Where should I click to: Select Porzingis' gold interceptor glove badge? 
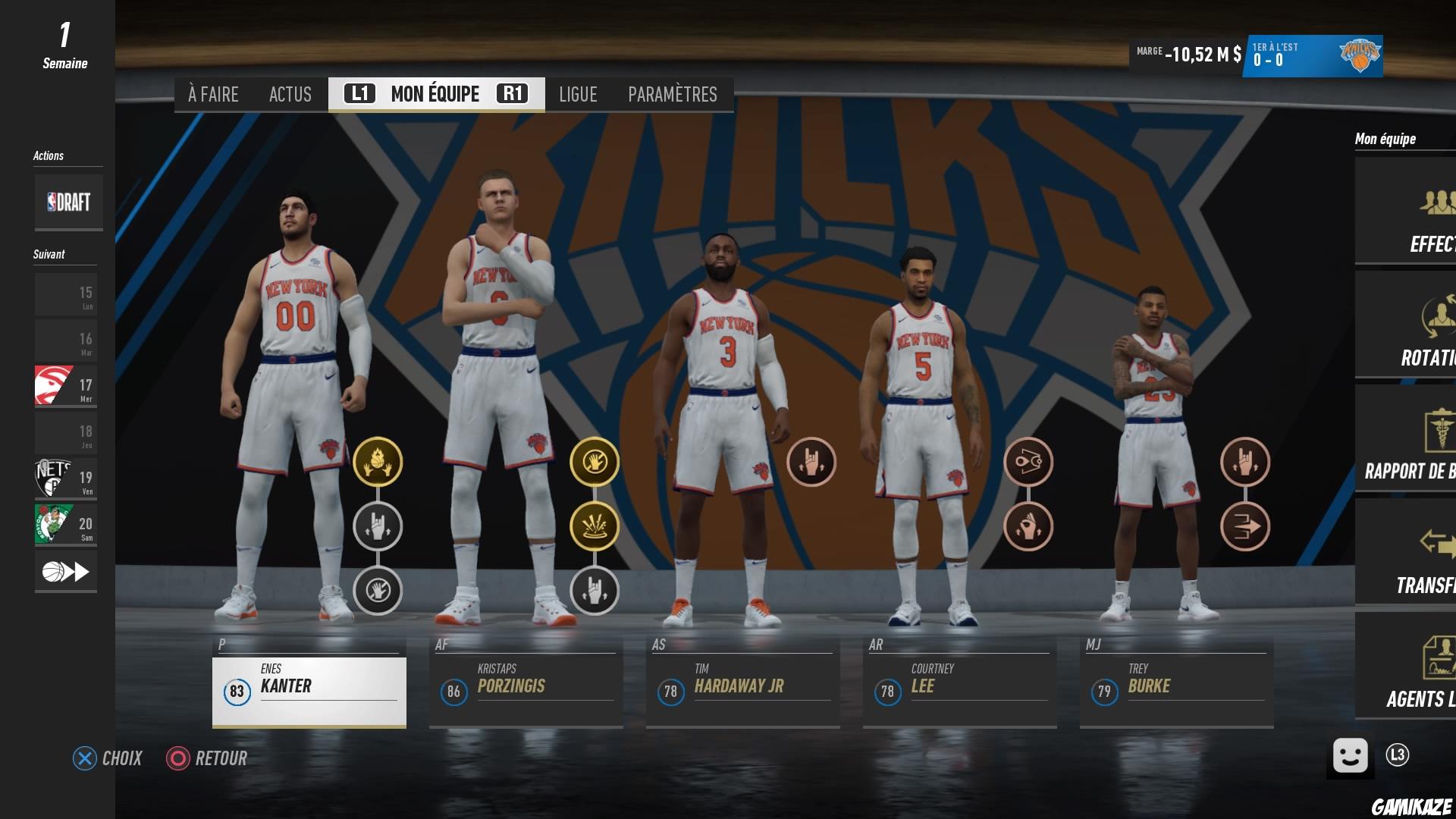click(595, 463)
